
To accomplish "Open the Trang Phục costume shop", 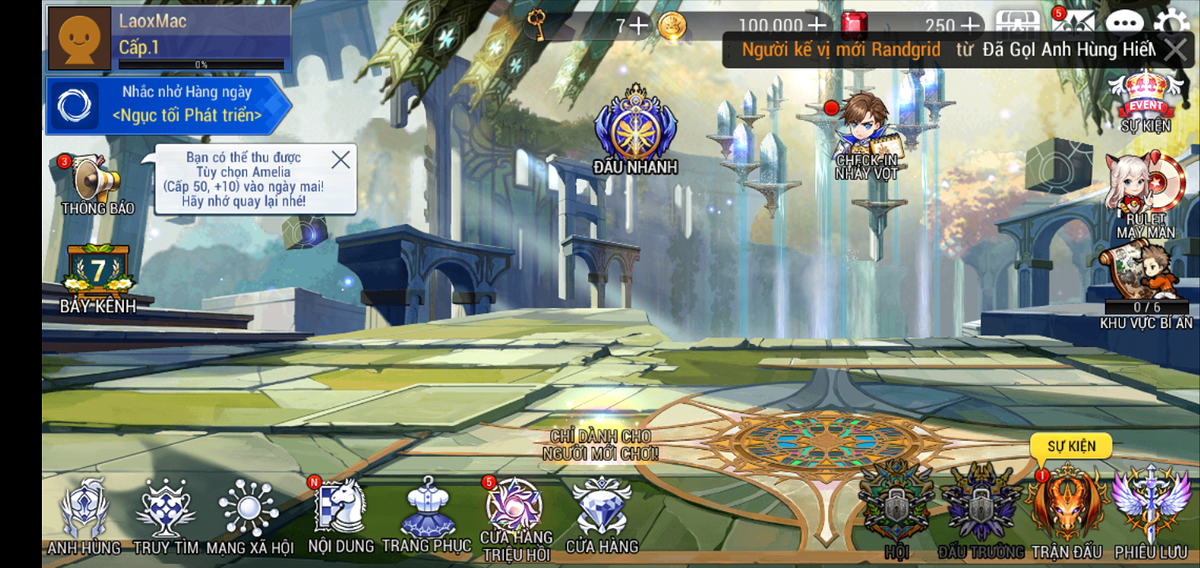I will tap(427, 510).
